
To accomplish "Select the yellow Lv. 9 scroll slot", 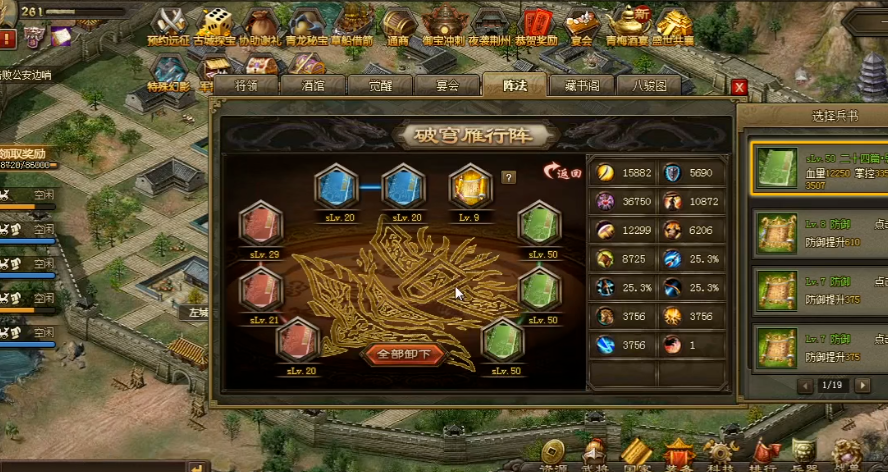I will tap(470, 187).
